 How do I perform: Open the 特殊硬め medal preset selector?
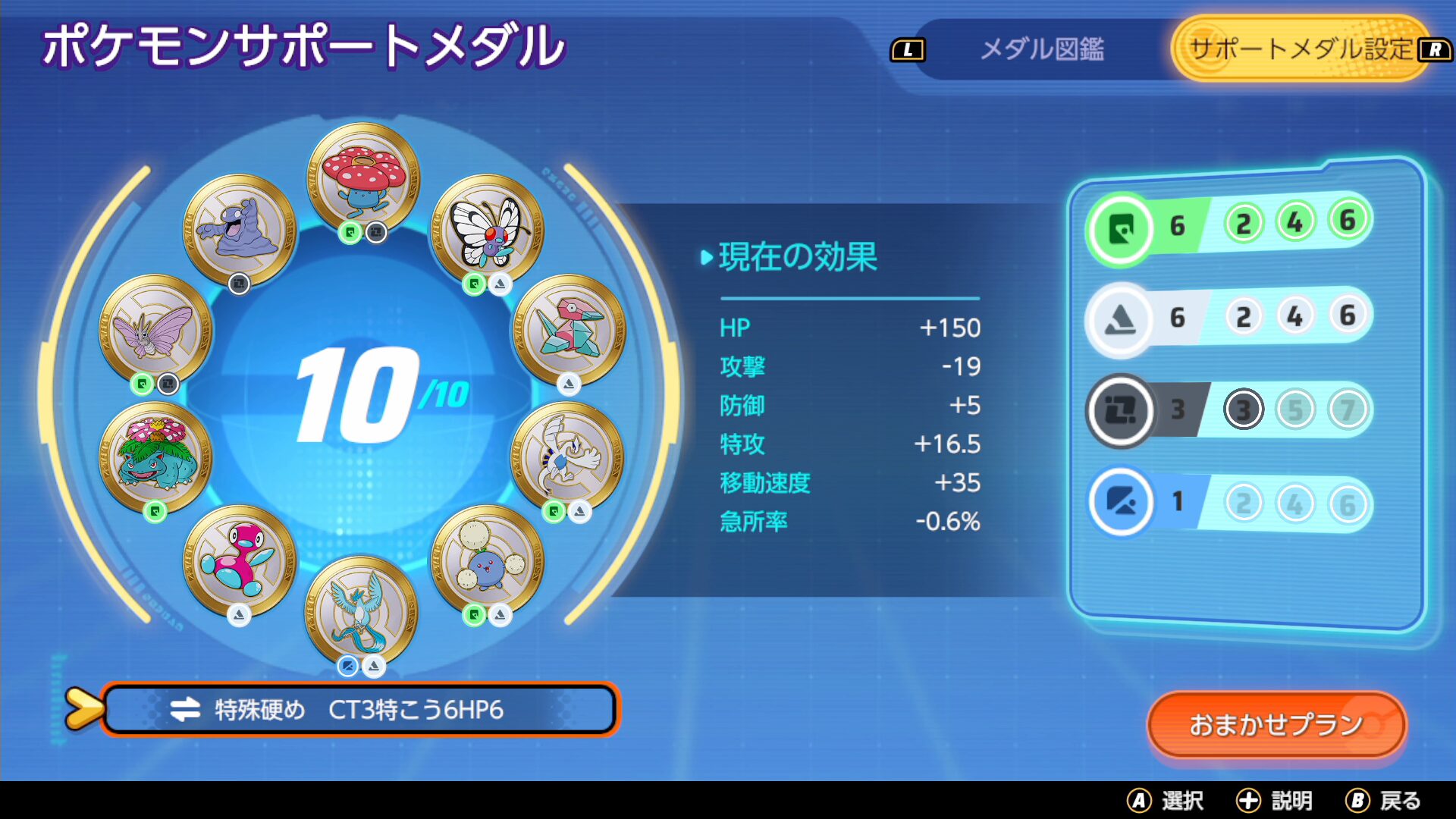tap(359, 710)
